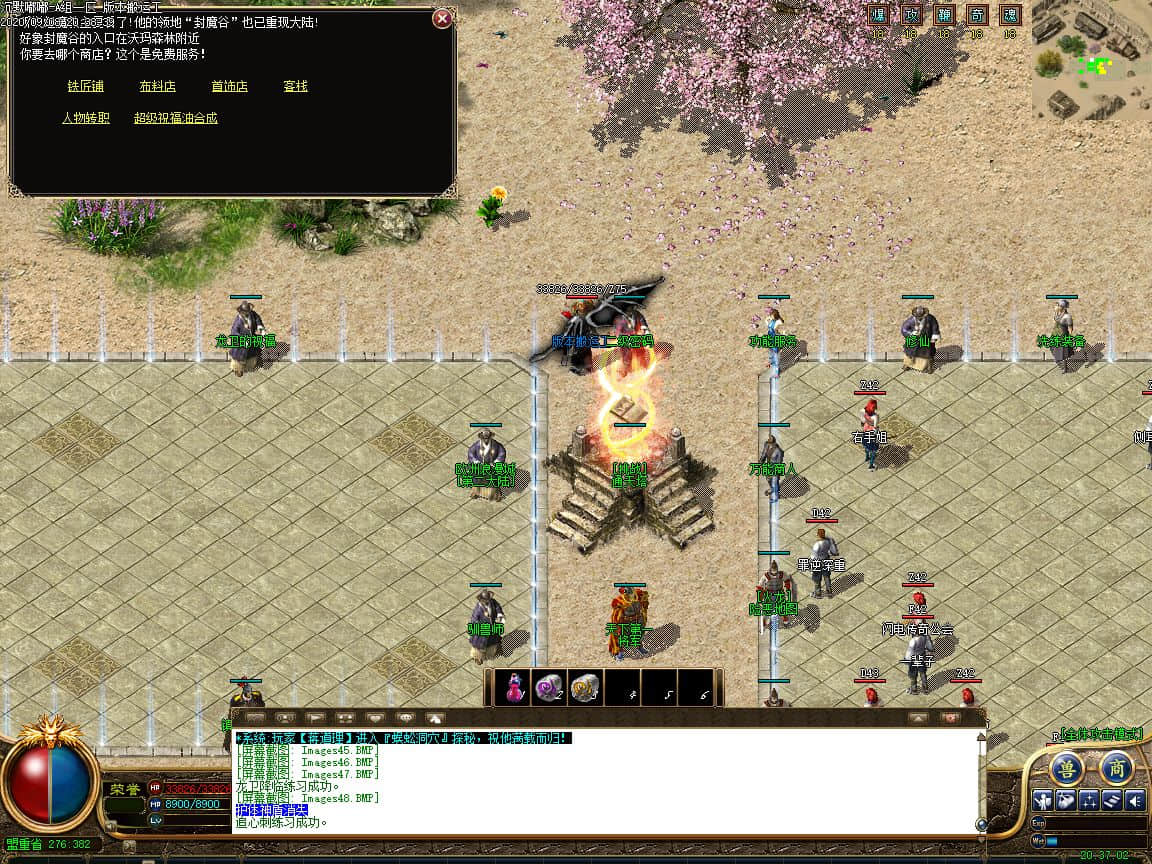Click the 攻 attack buff icon
Viewport: 1152px width, 864px height.
coord(911,15)
